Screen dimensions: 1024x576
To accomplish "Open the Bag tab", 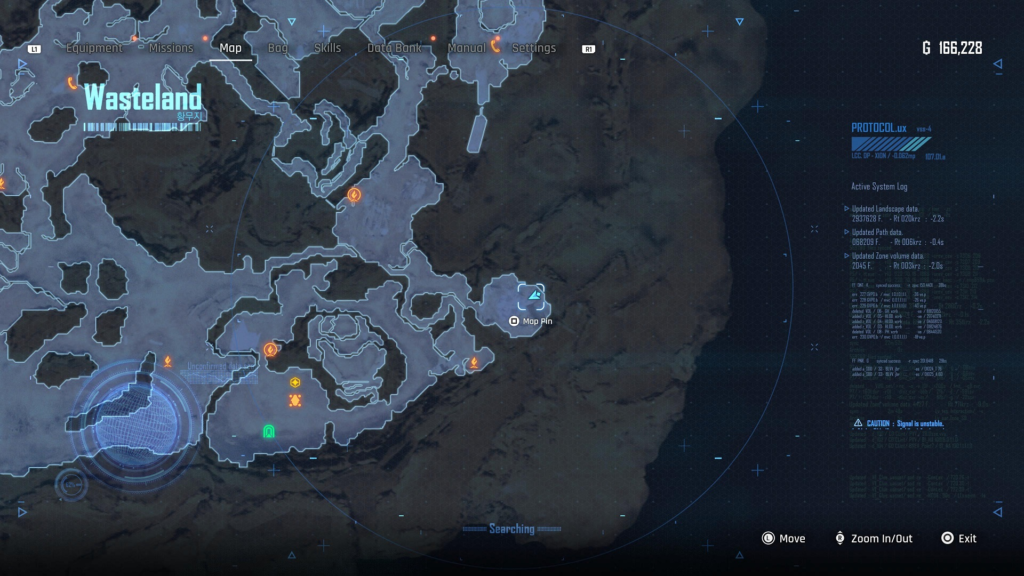I will tap(278, 48).
